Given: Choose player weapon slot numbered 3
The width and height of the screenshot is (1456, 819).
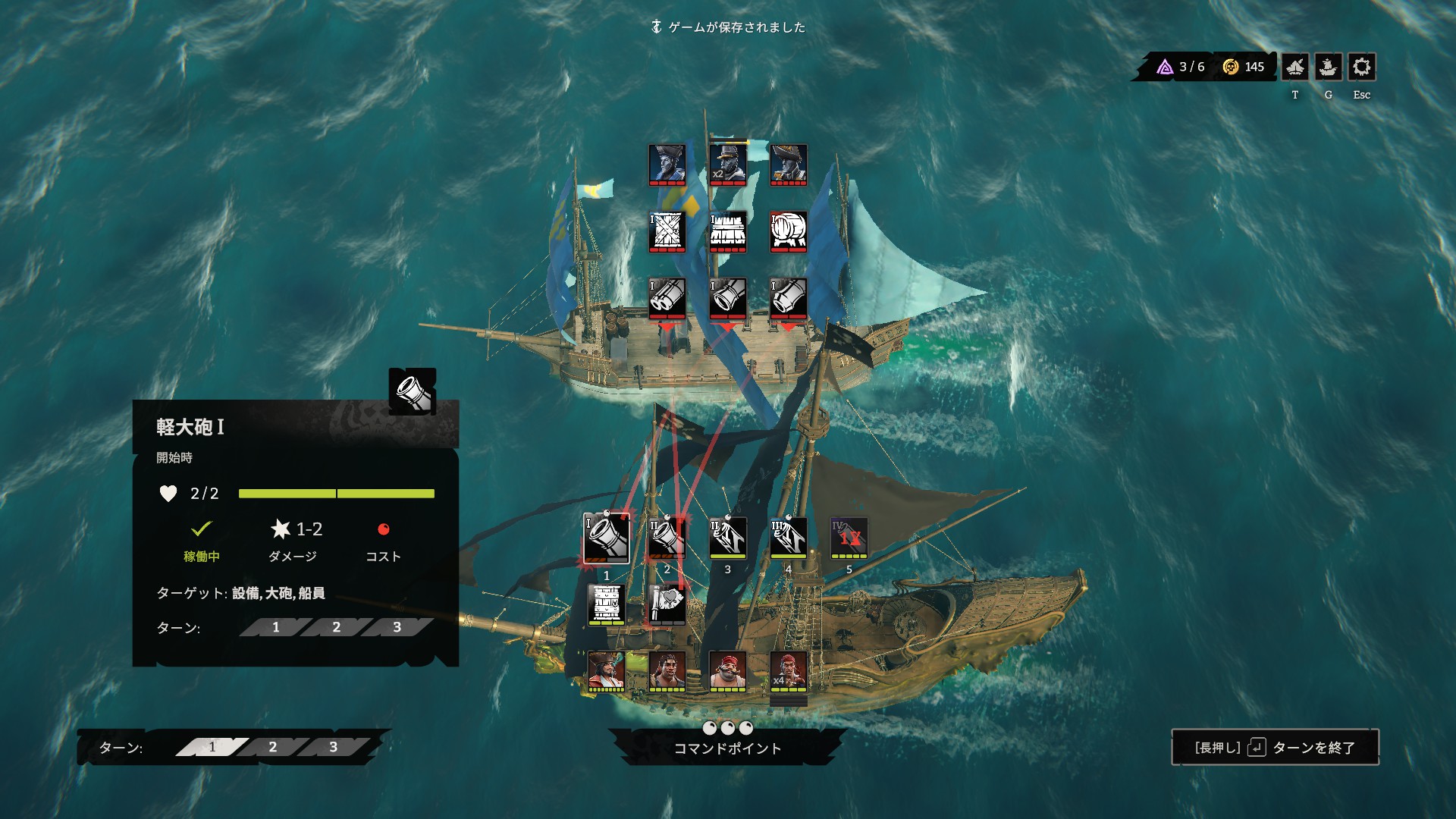Looking at the screenshot, I should (727, 538).
